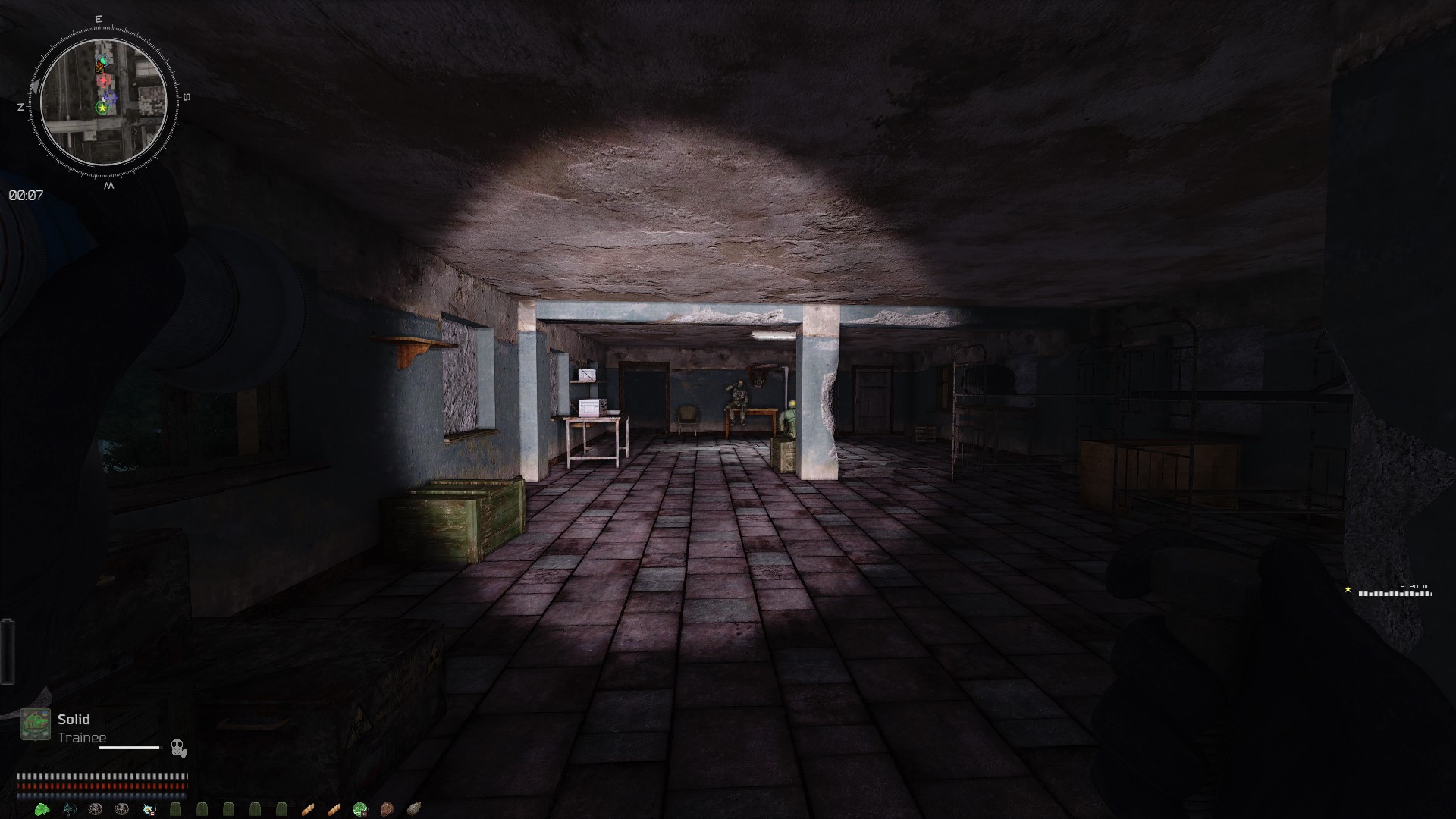Select the first ammo magazine icon

pyautogui.click(x=174, y=808)
